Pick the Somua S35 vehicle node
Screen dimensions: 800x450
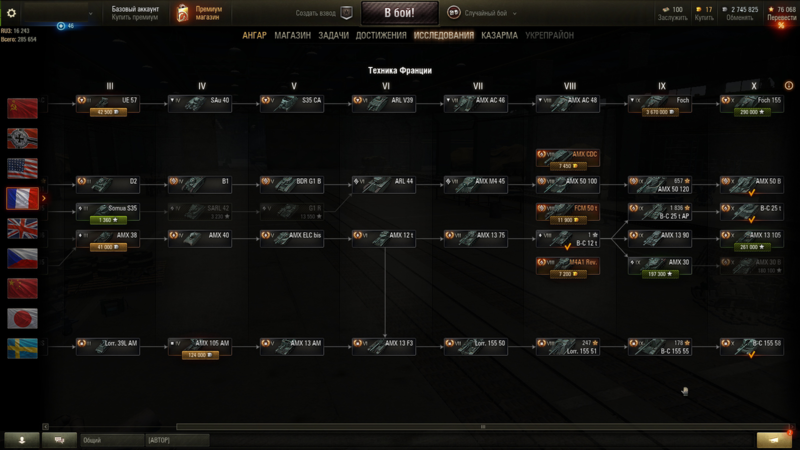point(107,212)
